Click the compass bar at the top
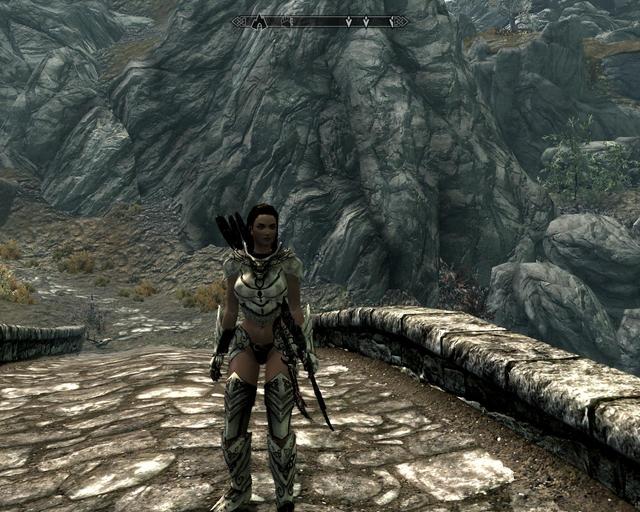Viewport: 640px width, 512px height. pos(320,21)
